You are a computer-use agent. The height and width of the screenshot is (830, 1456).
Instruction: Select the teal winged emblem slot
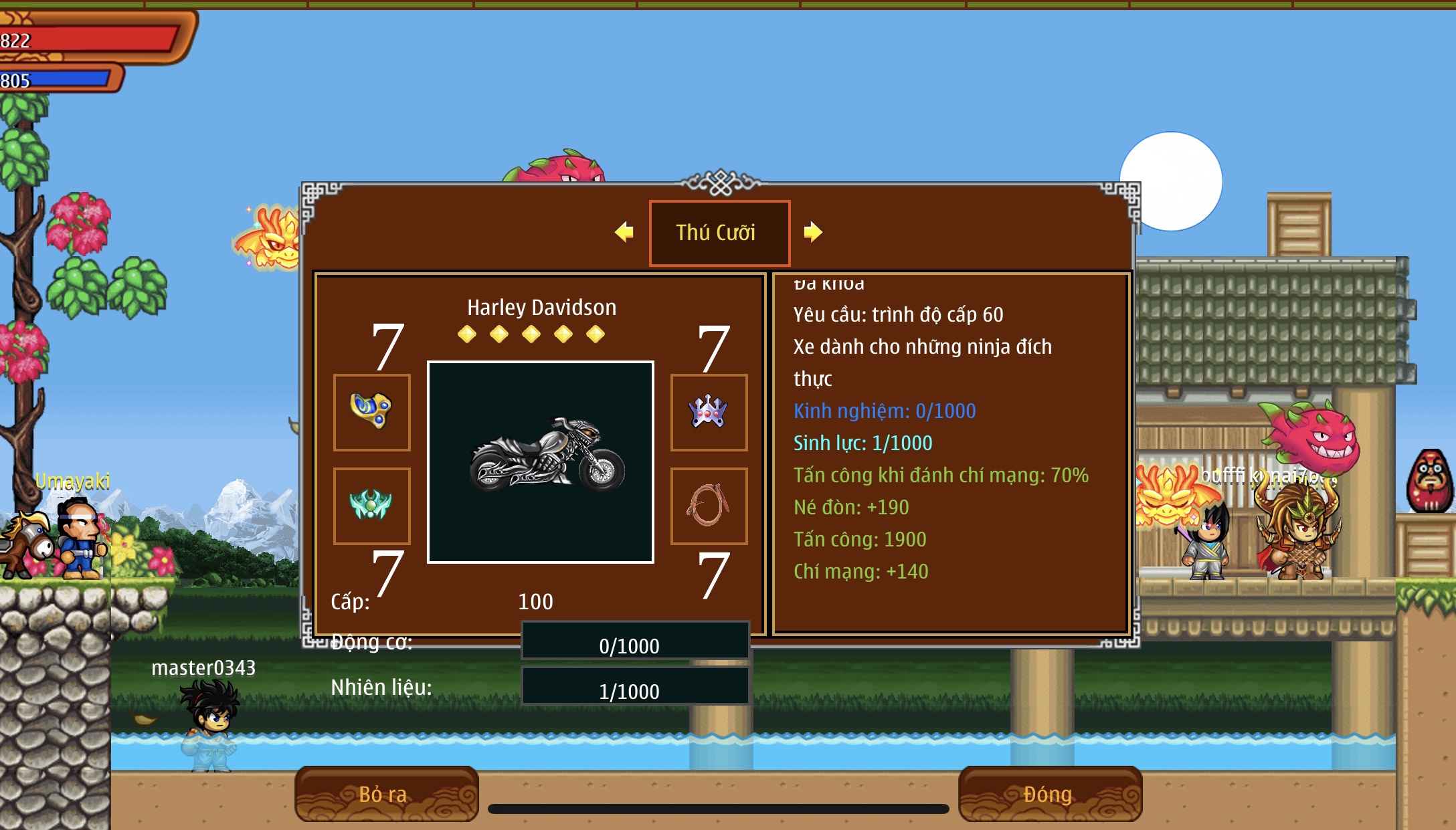point(372,506)
